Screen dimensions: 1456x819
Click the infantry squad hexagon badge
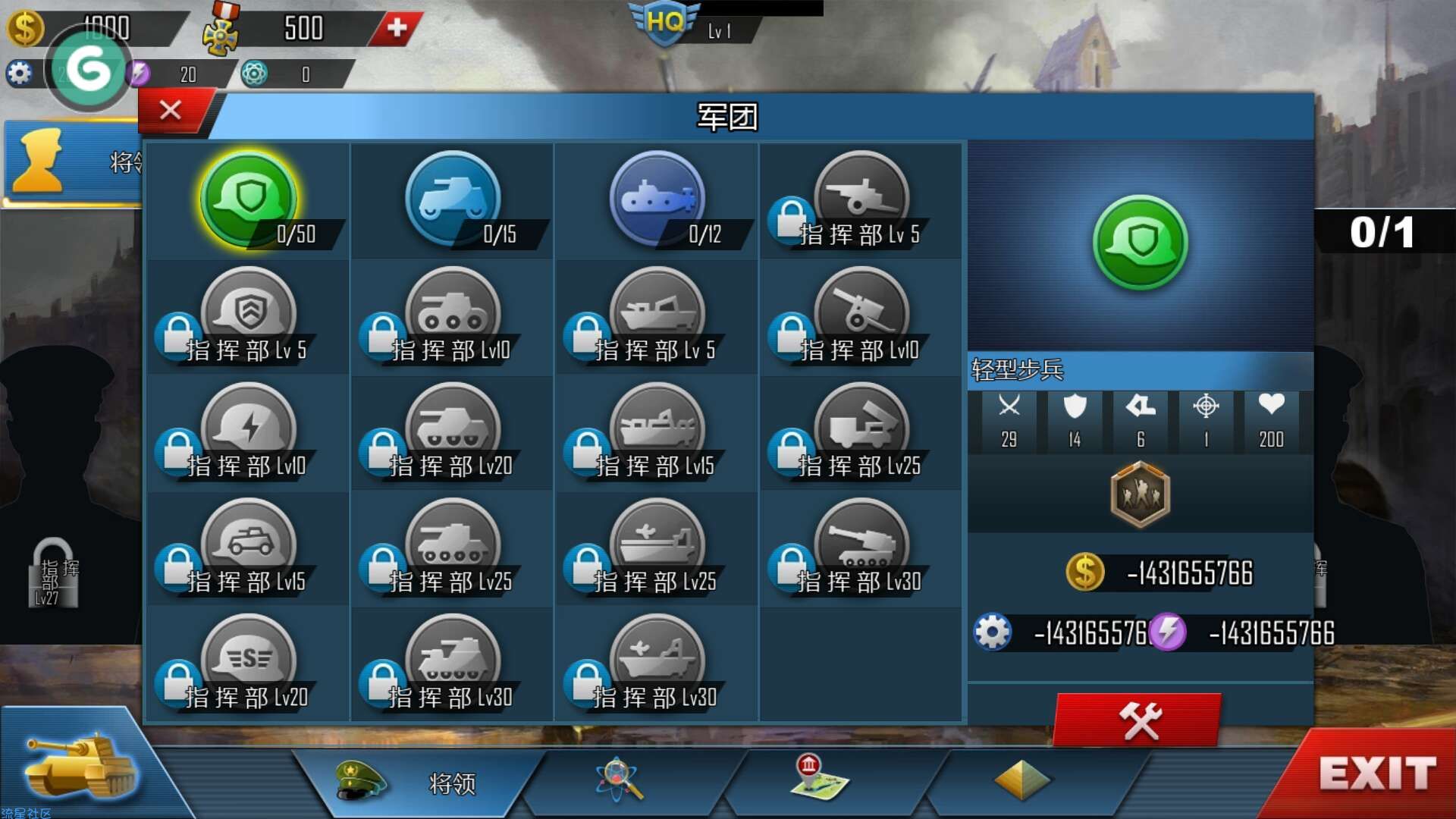point(1140,495)
